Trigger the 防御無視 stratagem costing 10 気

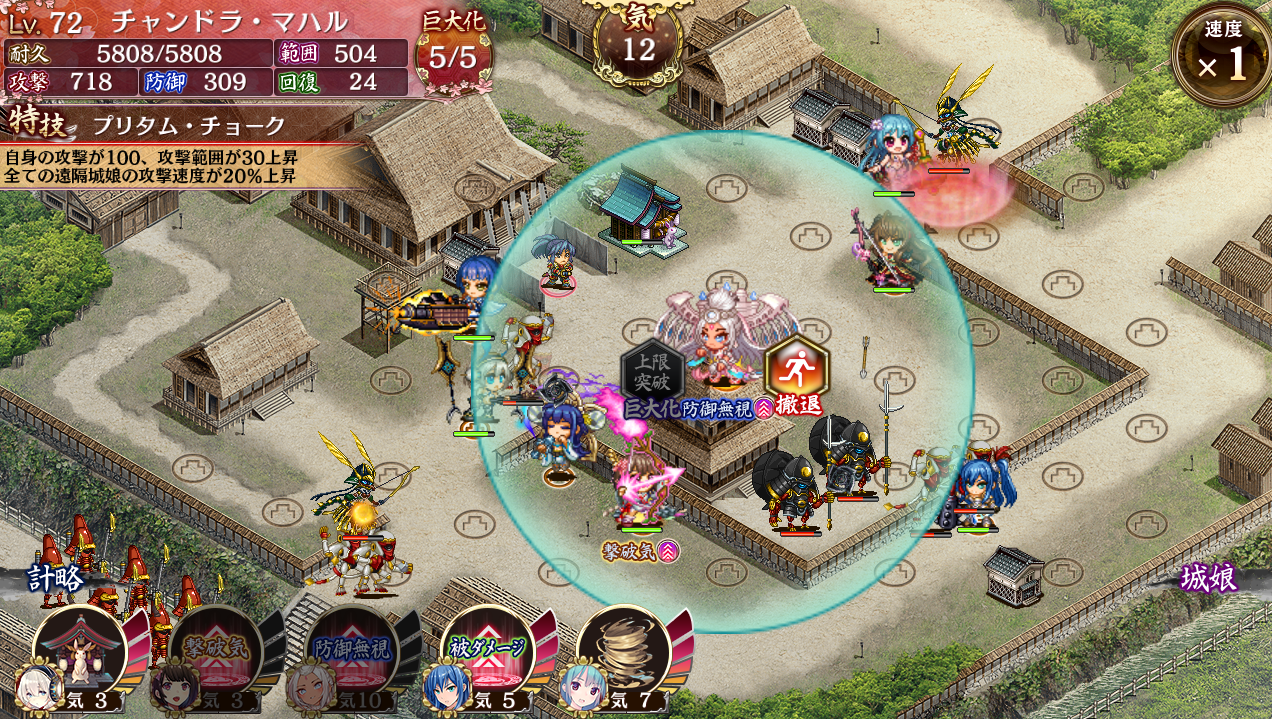(350, 652)
